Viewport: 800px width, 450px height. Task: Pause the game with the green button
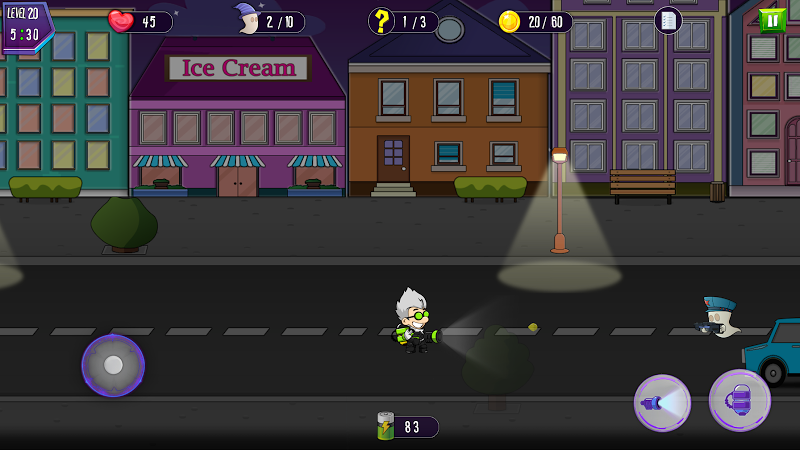pyautogui.click(x=772, y=20)
